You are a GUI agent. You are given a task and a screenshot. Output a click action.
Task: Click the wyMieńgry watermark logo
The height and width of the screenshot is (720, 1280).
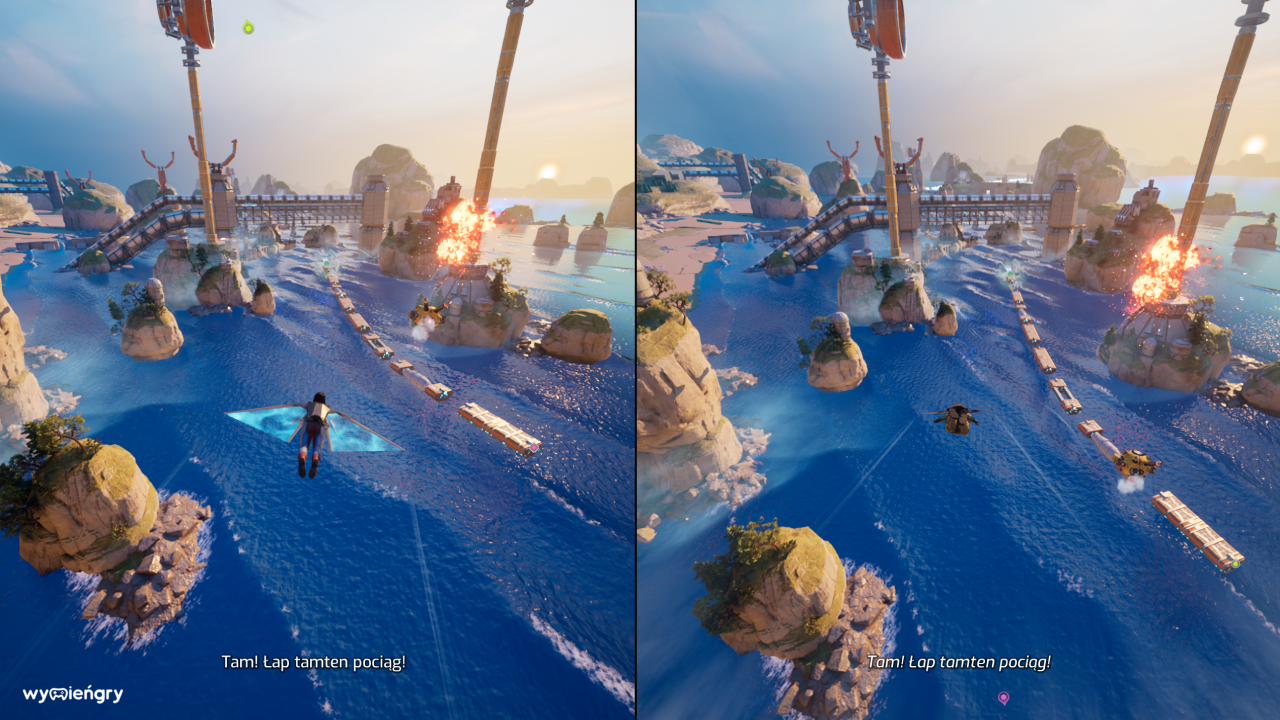73,694
